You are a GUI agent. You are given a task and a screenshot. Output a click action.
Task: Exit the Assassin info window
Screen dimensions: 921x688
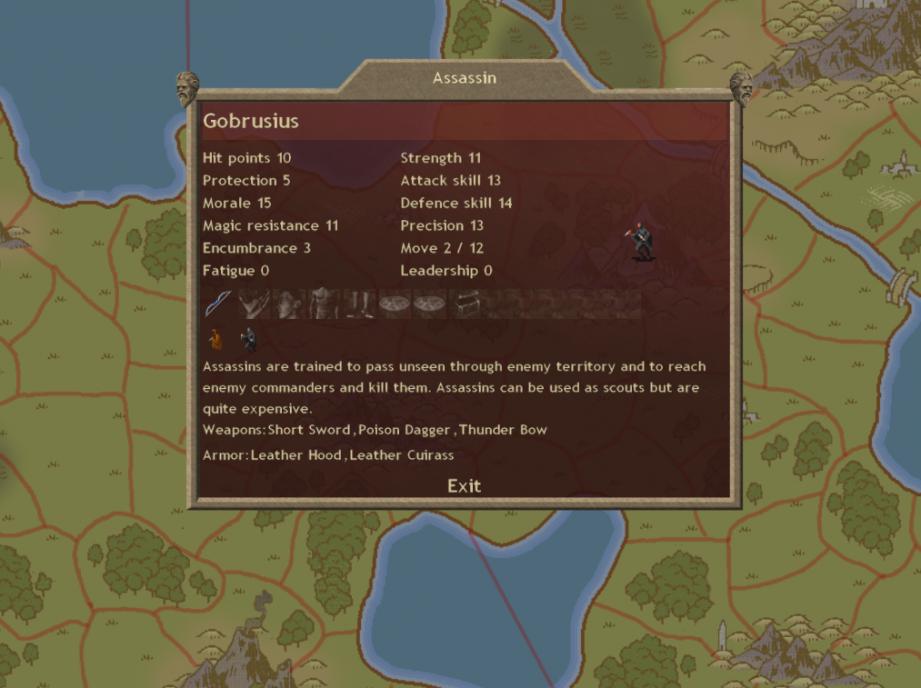464,486
